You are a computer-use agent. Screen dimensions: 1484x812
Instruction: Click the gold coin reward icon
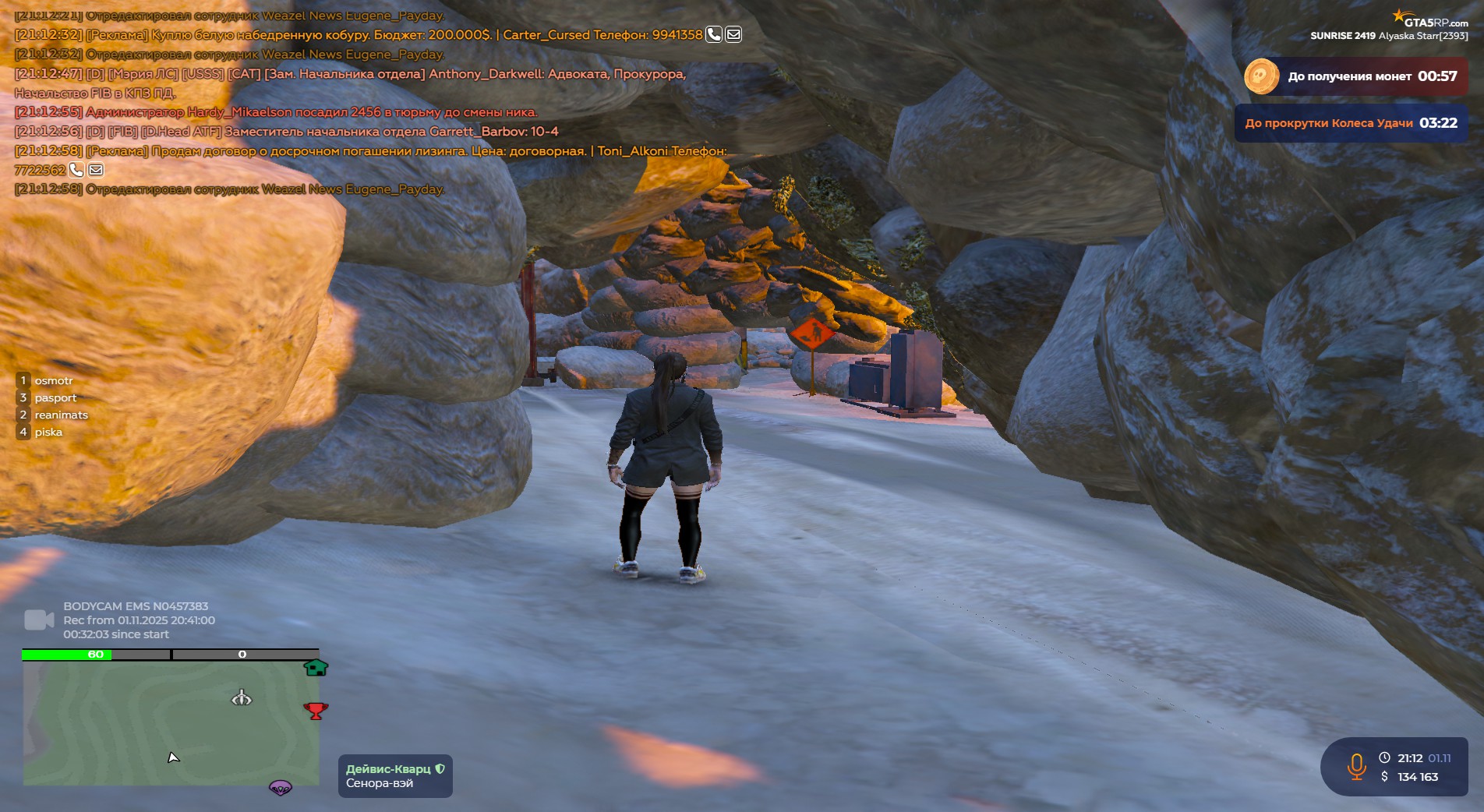coord(1261,76)
